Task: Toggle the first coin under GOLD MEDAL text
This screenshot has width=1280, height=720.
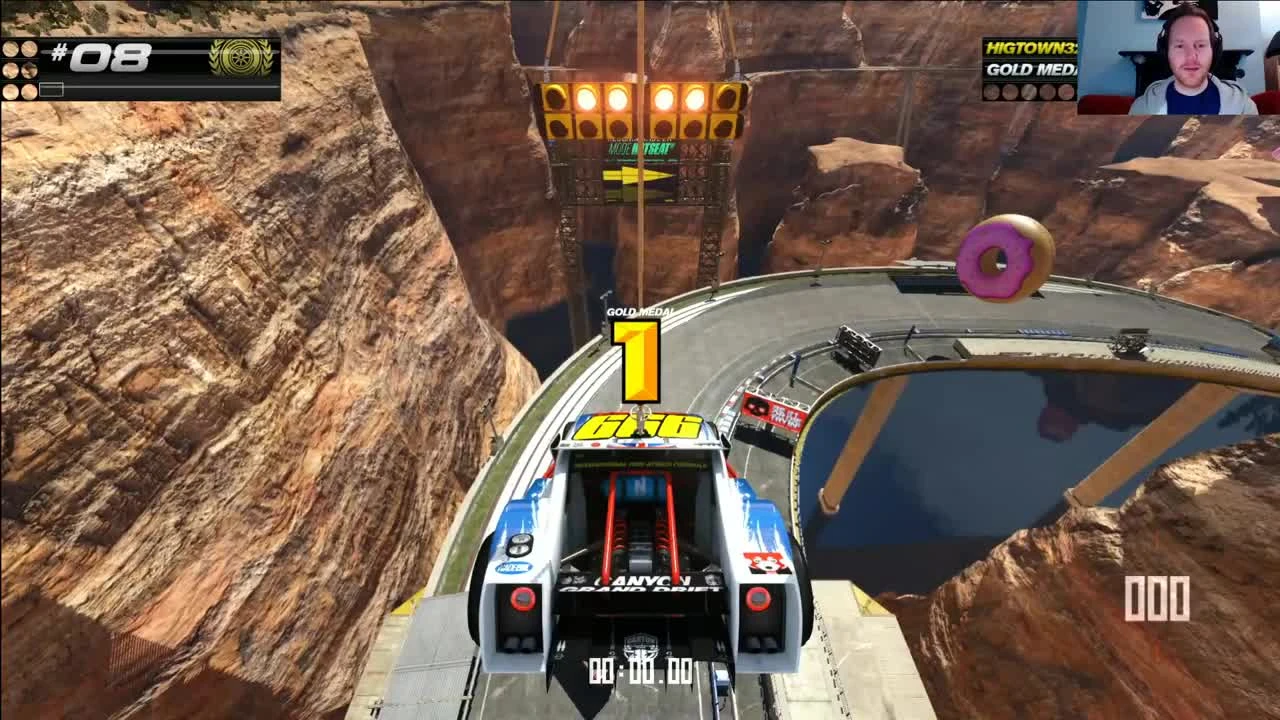Action: (x=990, y=91)
